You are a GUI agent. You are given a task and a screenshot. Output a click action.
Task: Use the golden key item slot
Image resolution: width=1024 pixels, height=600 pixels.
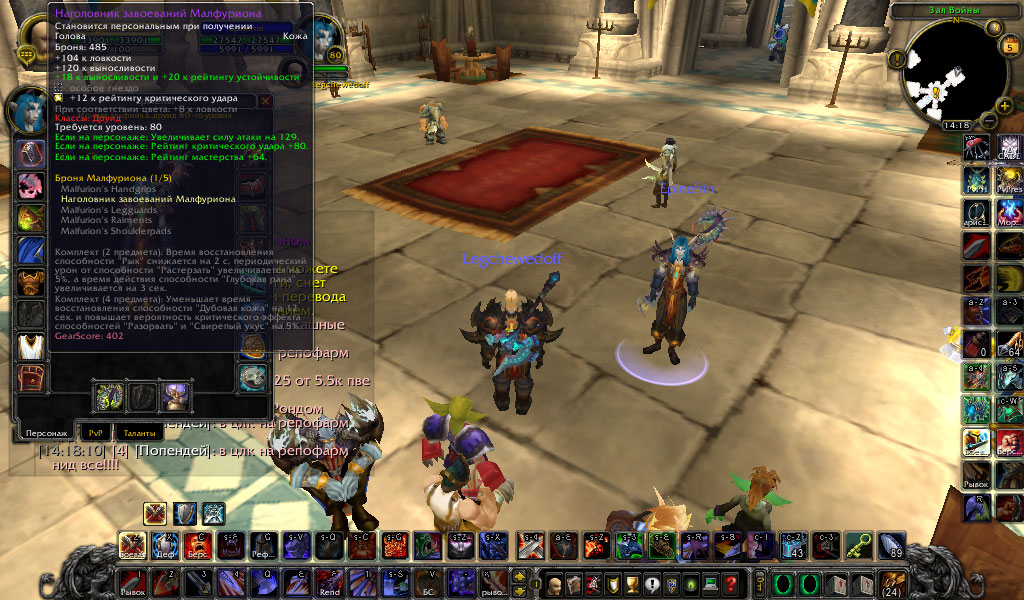point(859,545)
